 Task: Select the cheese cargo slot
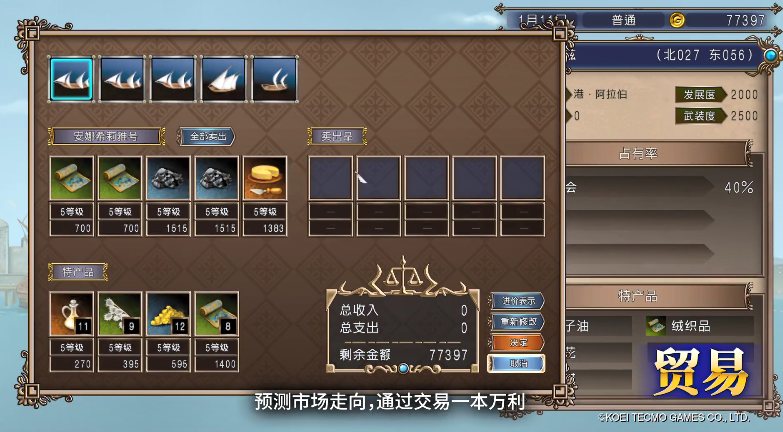point(265,178)
